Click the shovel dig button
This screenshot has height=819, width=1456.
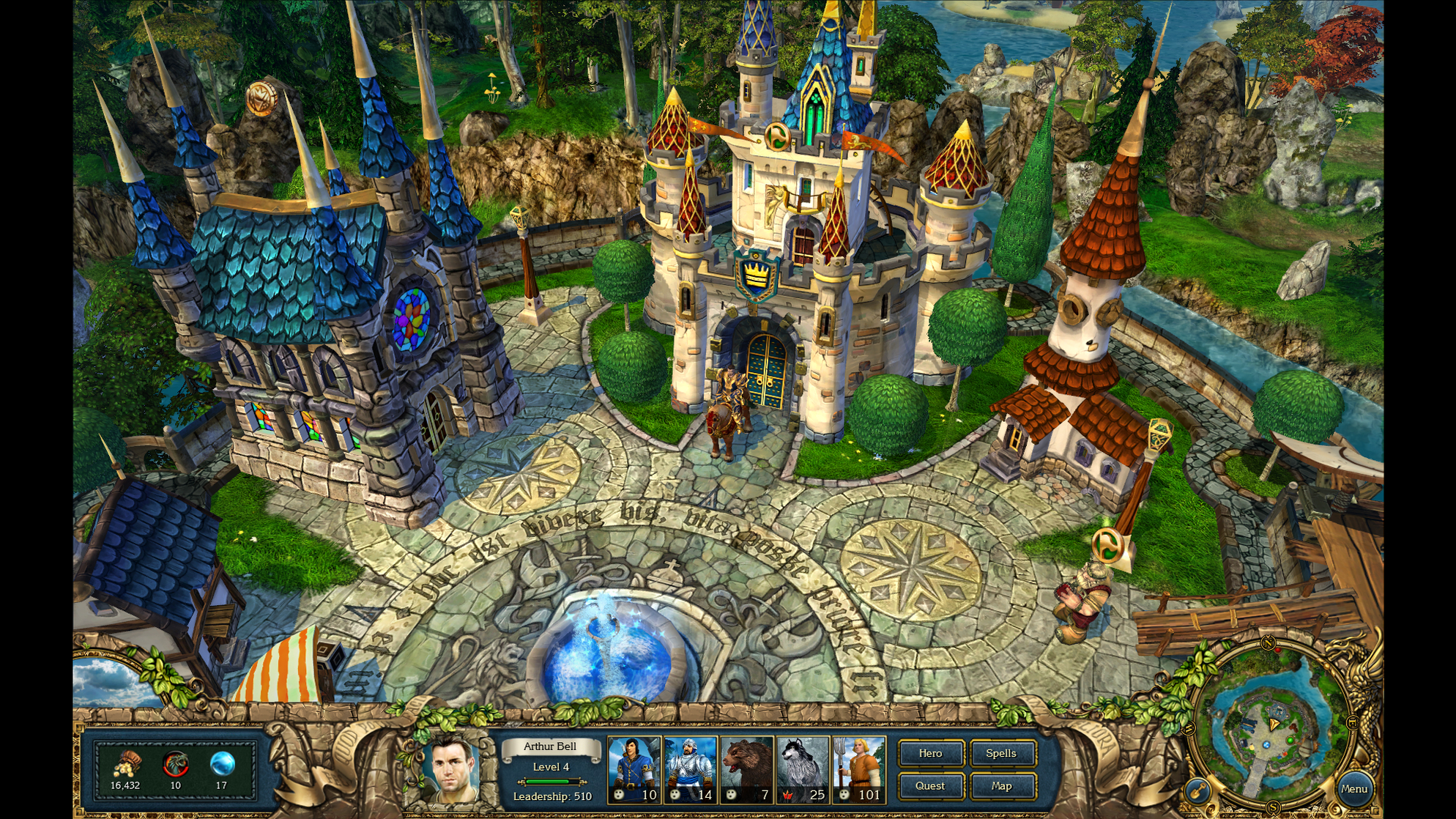[1198, 790]
